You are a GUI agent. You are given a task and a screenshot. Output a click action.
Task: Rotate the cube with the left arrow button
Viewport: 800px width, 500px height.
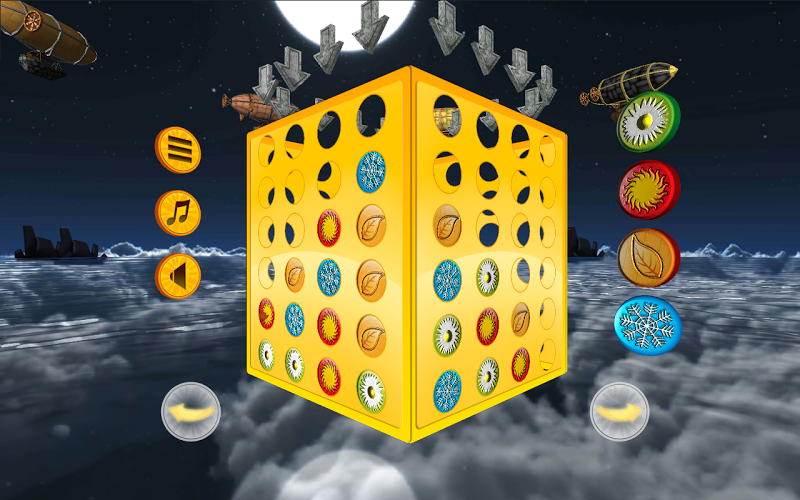[x=191, y=411]
